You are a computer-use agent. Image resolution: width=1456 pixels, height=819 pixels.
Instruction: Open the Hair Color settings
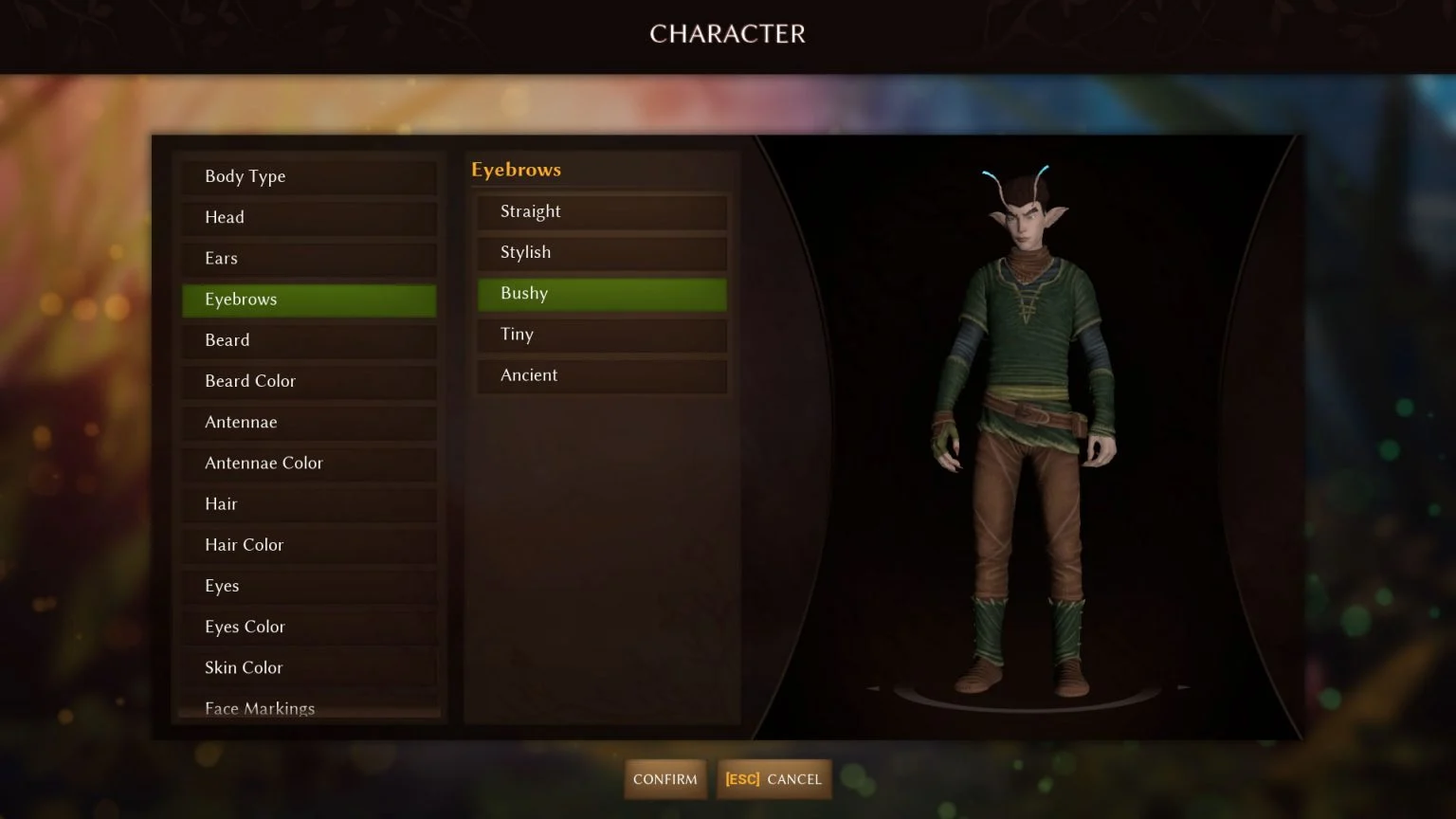tap(308, 545)
